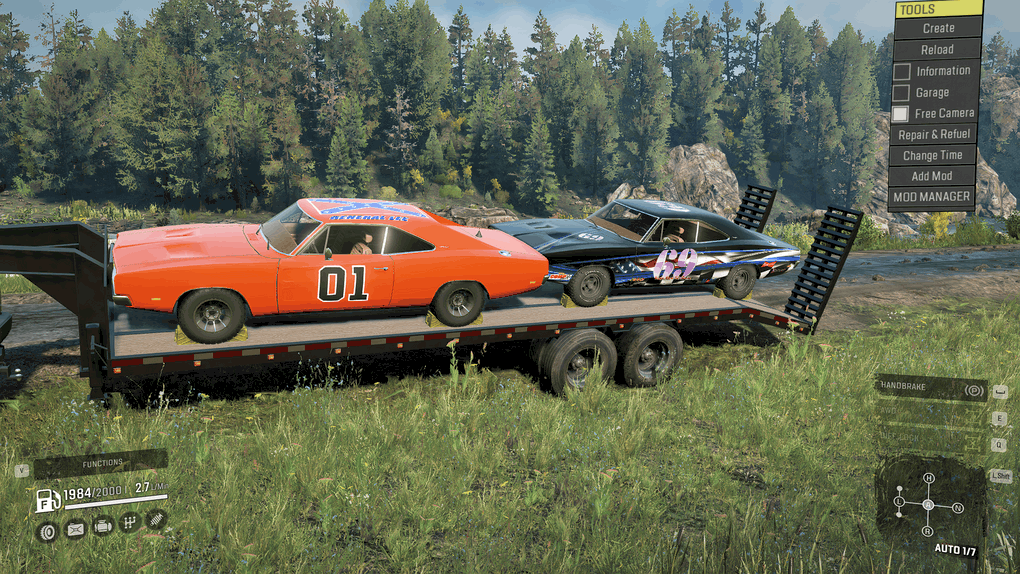The width and height of the screenshot is (1020, 574).
Task: Open the Change Time option
Action: tap(933, 155)
